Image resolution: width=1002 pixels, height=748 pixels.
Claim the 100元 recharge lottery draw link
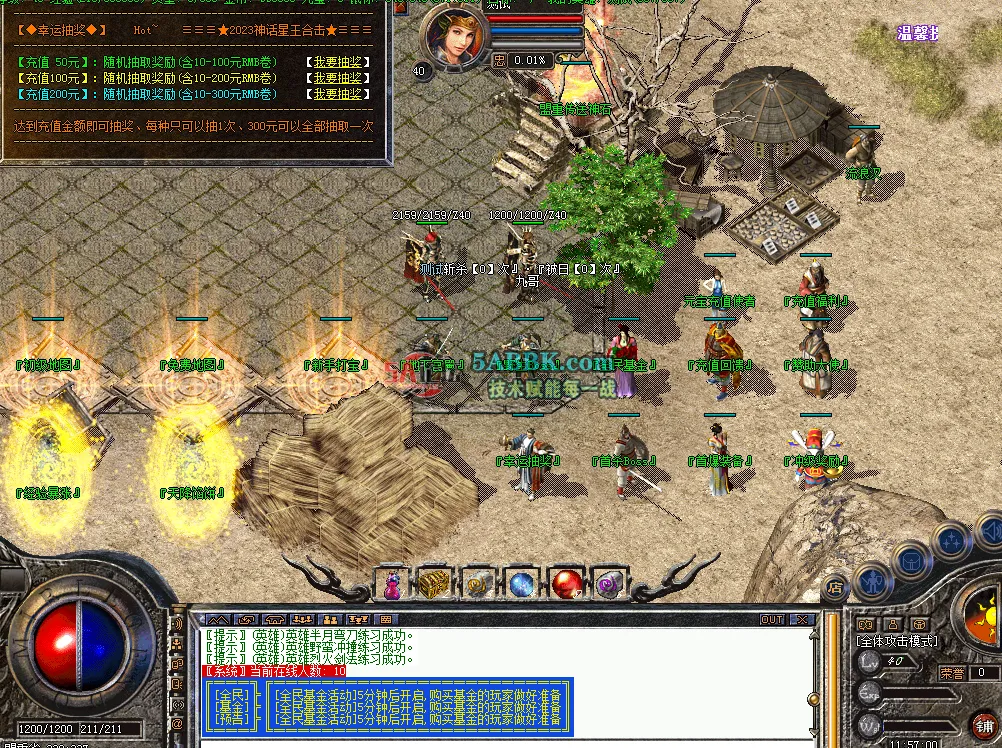click(x=336, y=78)
